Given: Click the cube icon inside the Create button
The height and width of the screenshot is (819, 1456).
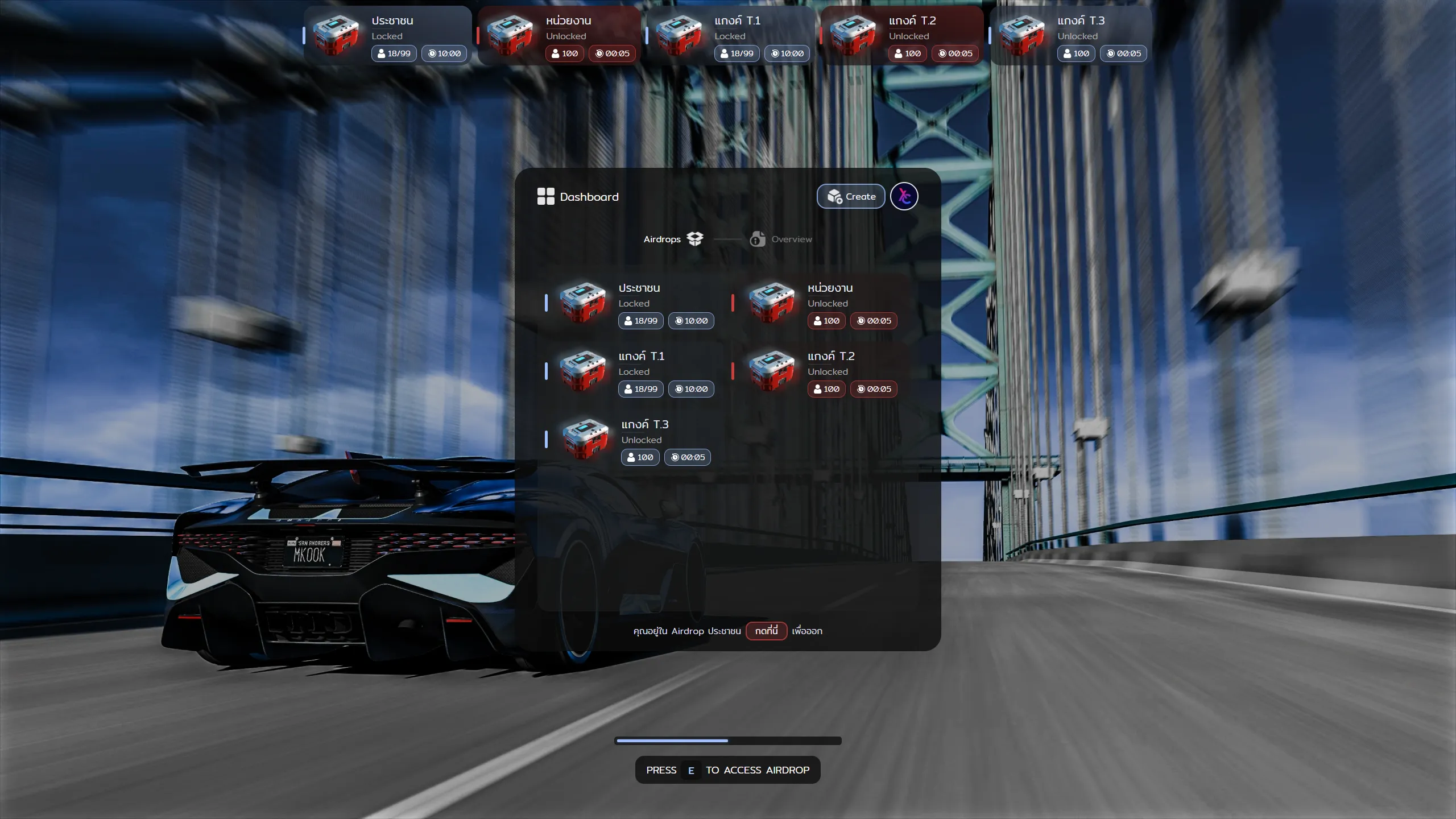Looking at the screenshot, I should coord(834,196).
